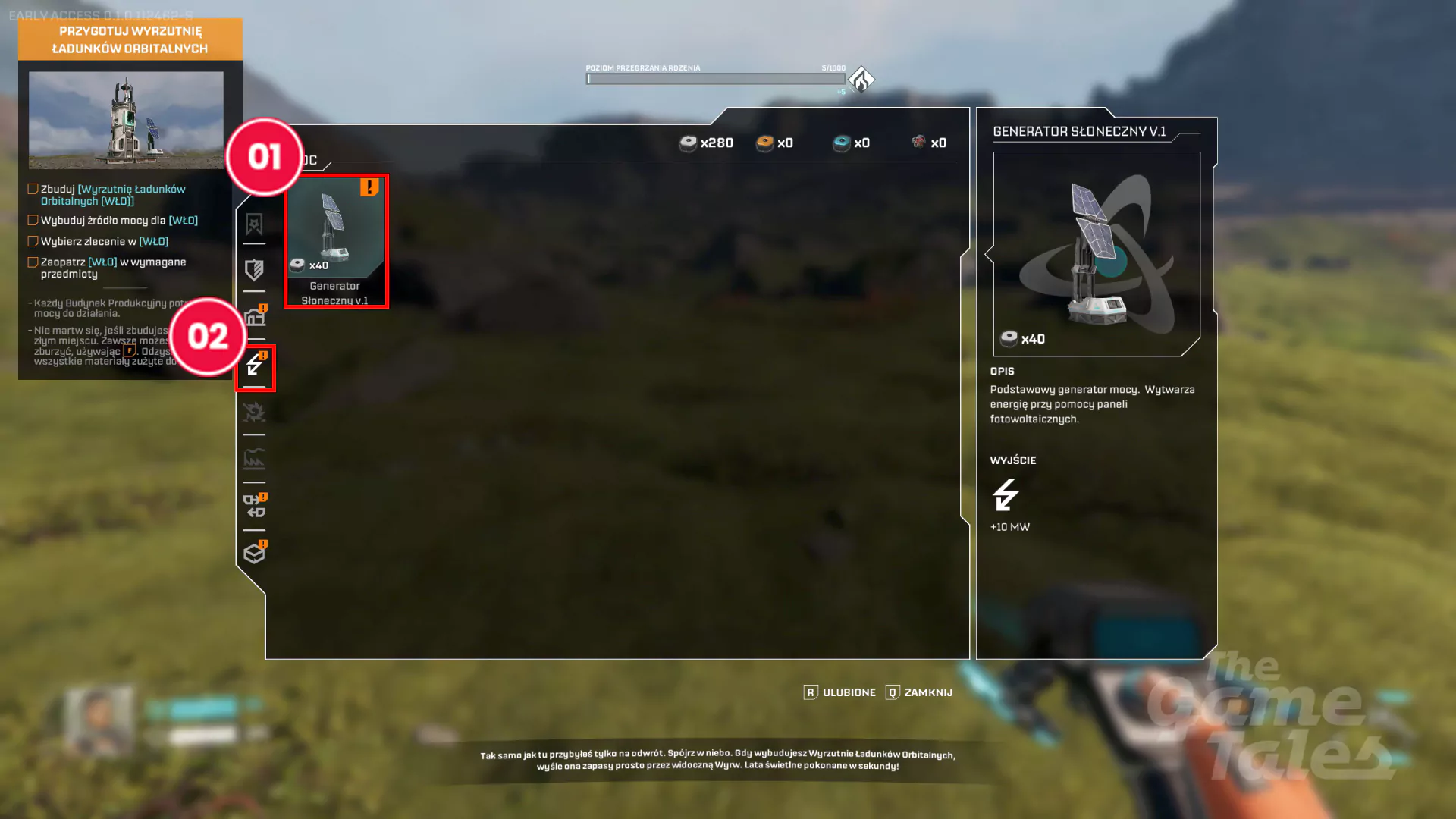Open the storage box category tab
Image resolution: width=1456 pixels, height=819 pixels.
254,554
